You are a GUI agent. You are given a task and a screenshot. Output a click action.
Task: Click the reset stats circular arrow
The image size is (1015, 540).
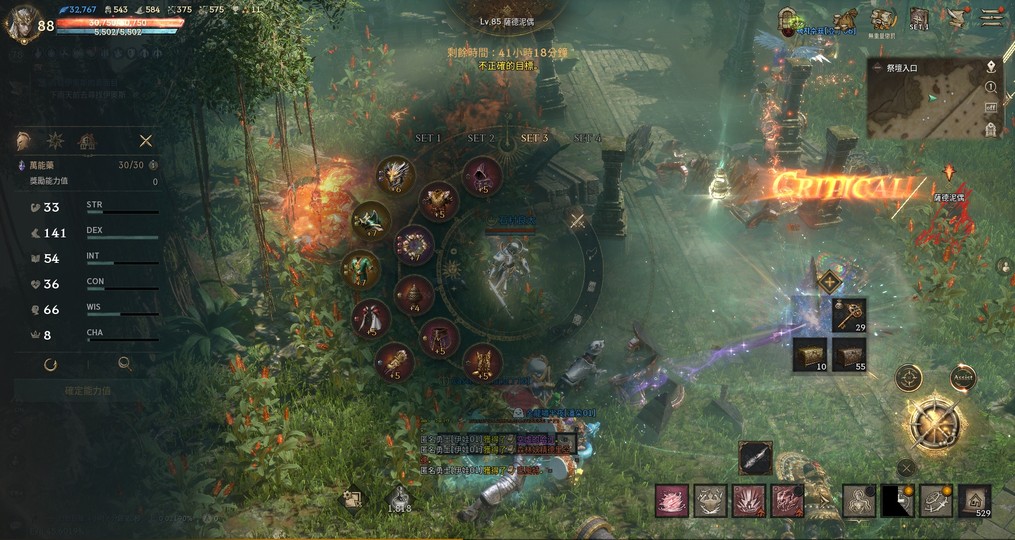tap(50, 365)
